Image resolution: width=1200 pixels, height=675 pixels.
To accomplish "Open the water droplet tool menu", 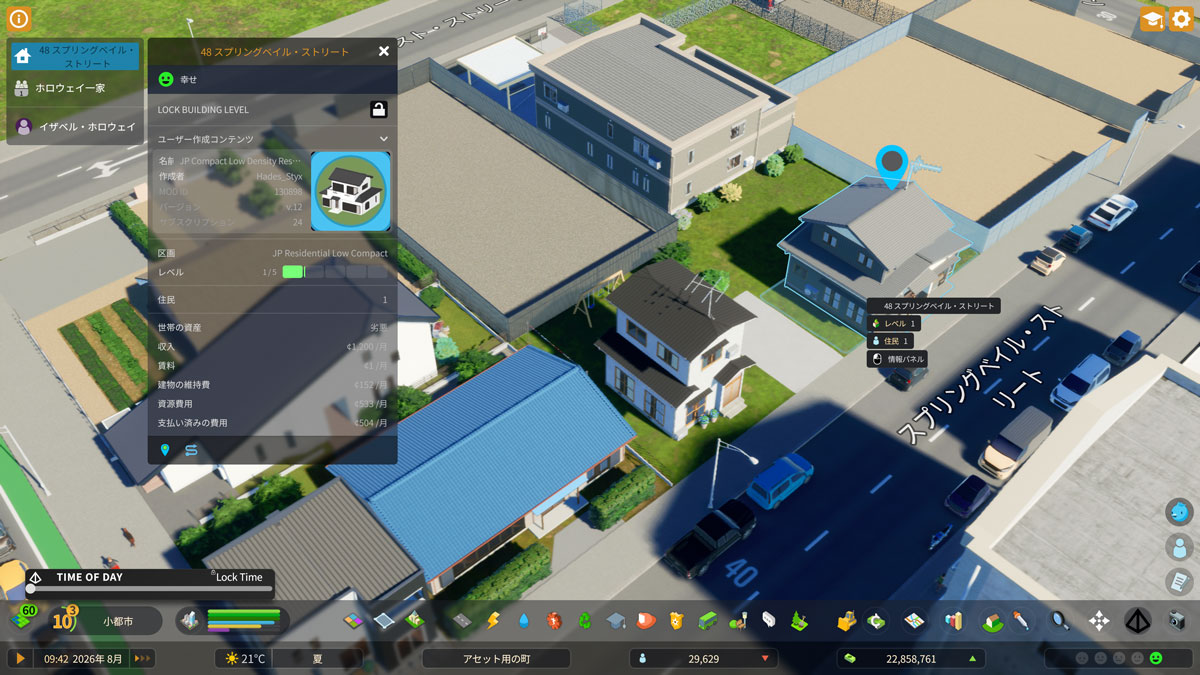I will click(523, 621).
